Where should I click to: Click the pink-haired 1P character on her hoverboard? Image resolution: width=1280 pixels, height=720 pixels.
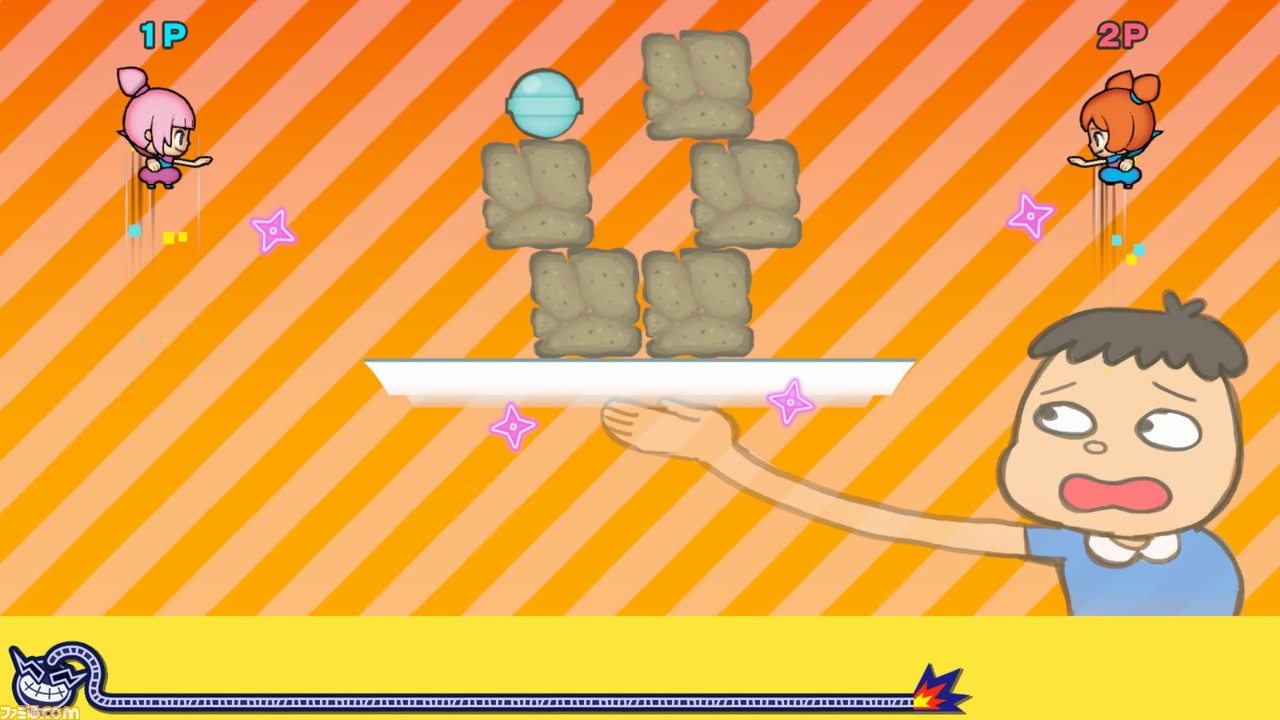(x=158, y=130)
